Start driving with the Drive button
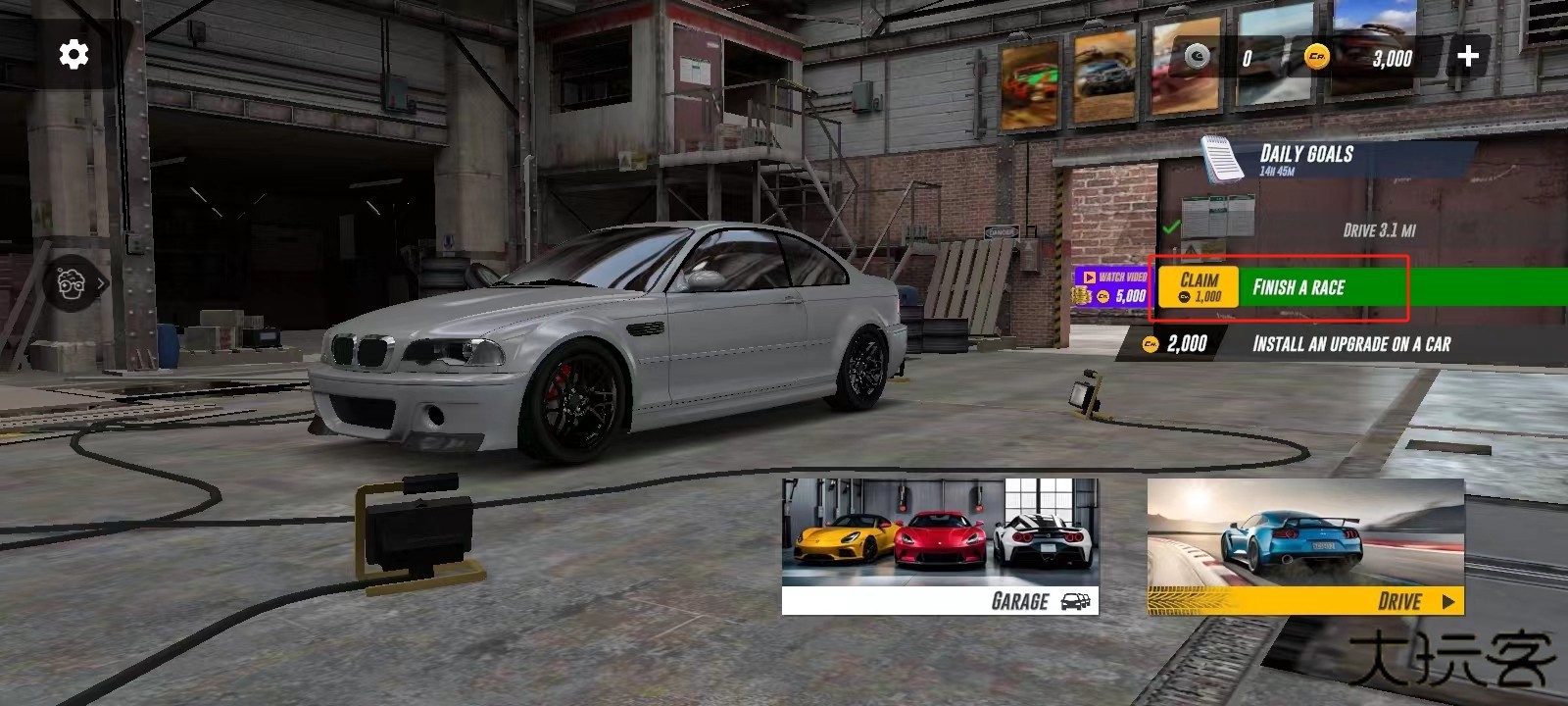 point(1305,547)
